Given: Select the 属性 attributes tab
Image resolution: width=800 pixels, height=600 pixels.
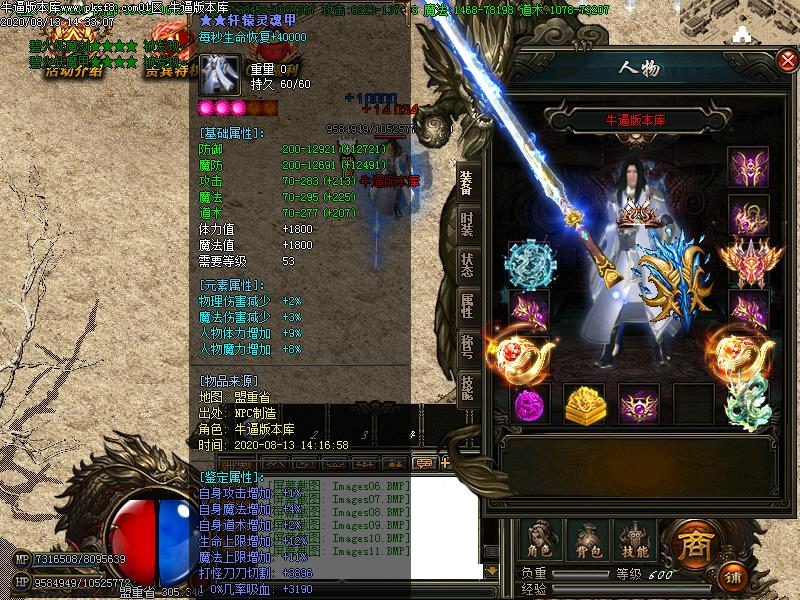Looking at the screenshot, I should (x=467, y=307).
